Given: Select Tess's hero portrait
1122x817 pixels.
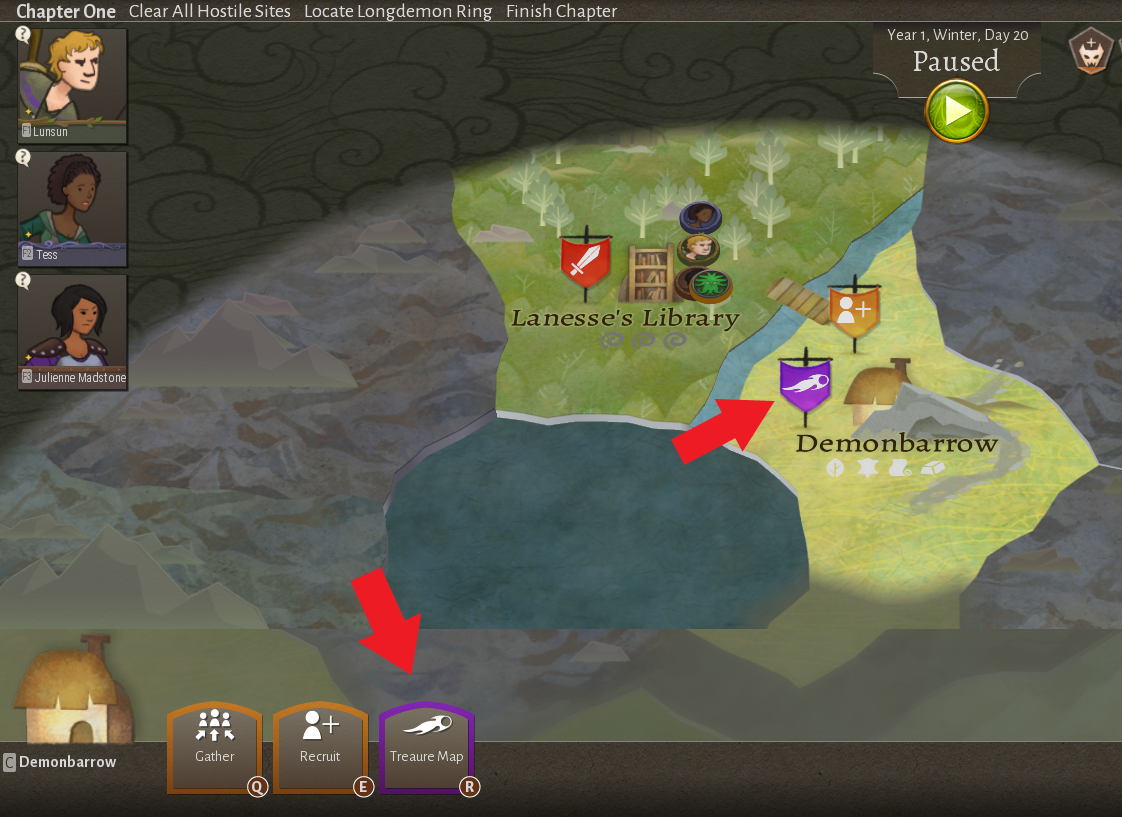Looking at the screenshot, I should (x=72, y=208).
